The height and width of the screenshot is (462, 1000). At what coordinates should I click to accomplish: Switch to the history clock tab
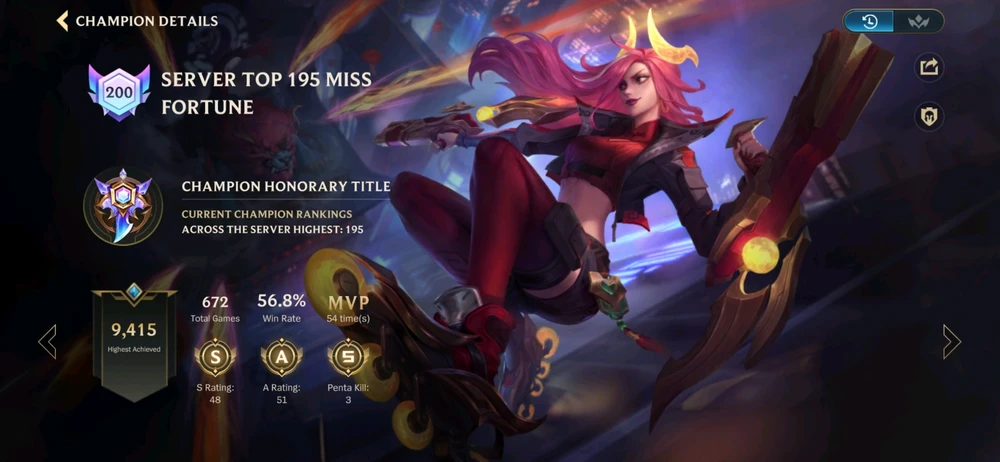869,21
